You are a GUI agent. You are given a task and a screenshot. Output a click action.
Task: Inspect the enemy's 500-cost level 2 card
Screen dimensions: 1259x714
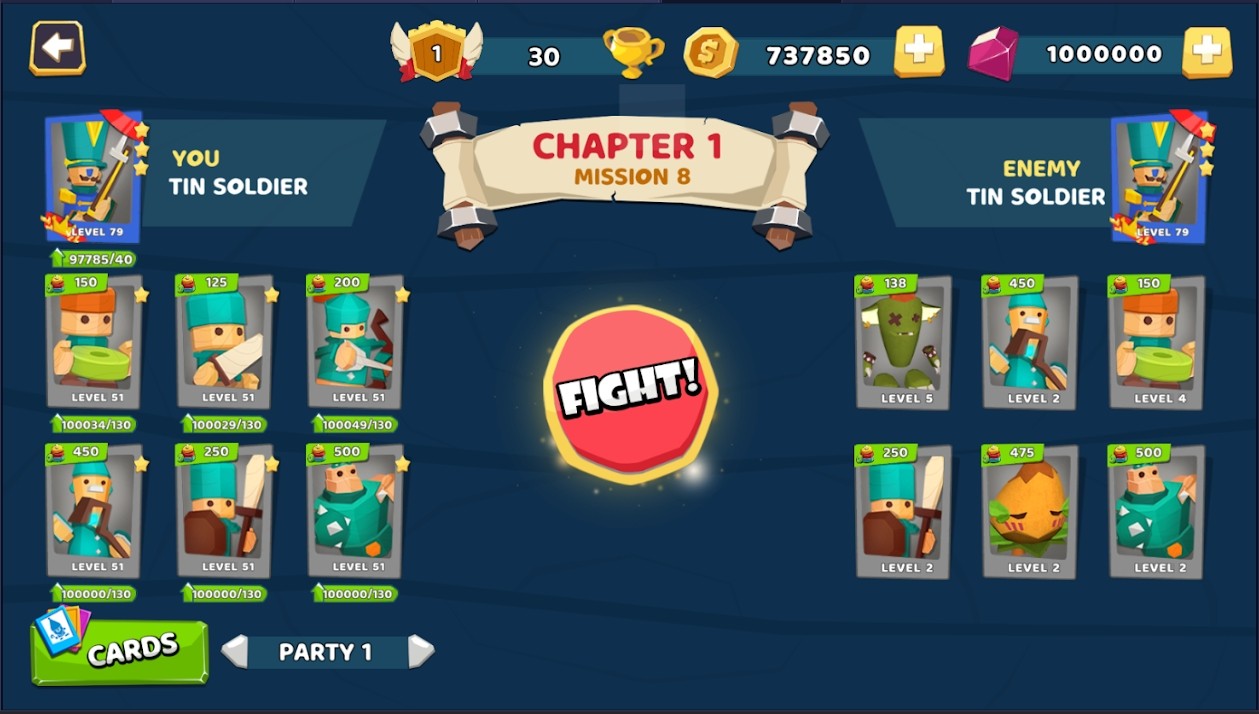1156,512
